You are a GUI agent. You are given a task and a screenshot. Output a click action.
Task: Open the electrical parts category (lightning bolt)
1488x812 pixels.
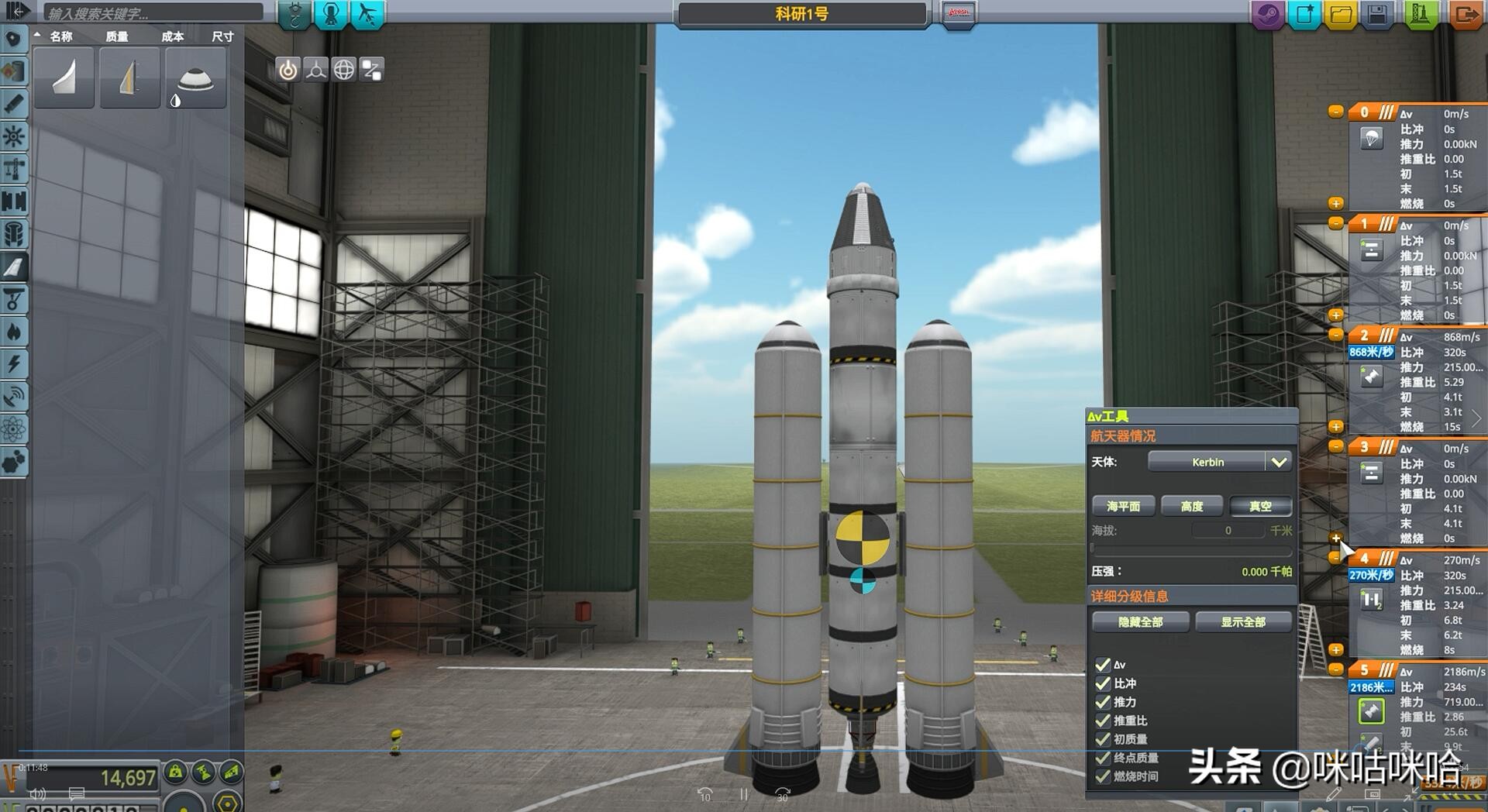tap(14, 364)
